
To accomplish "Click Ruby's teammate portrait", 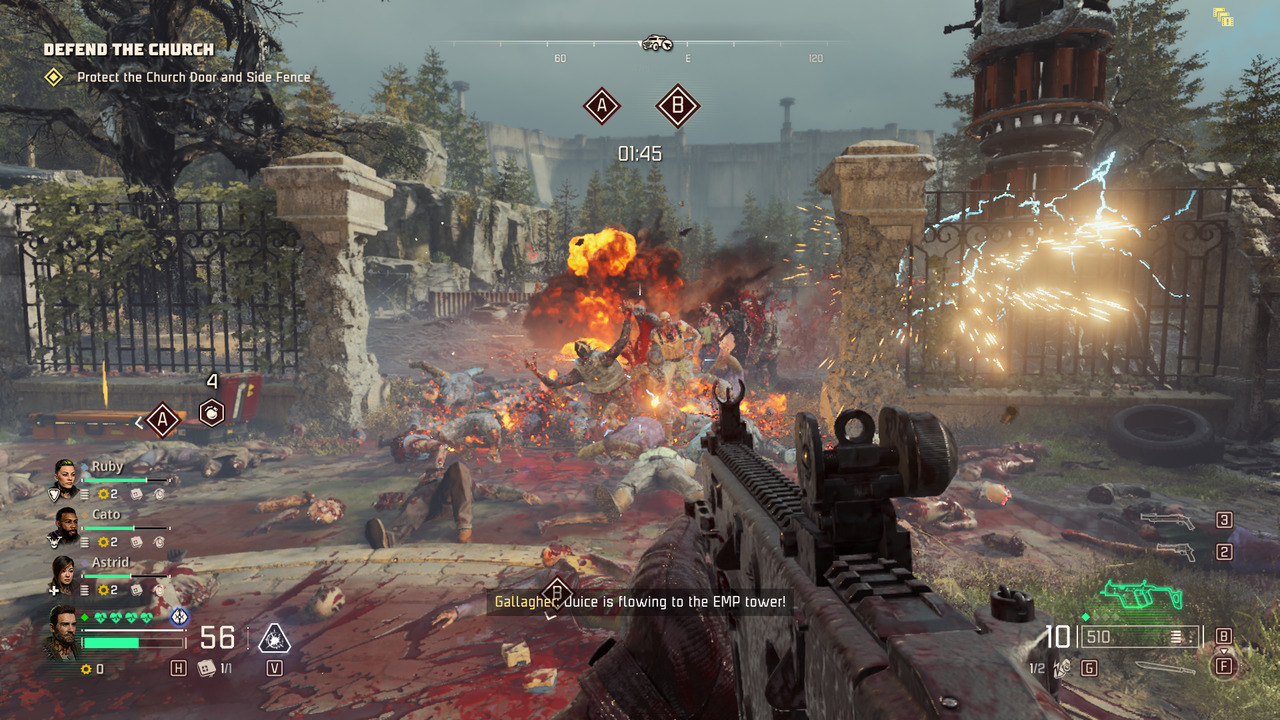I will click(x=64, y=478).
